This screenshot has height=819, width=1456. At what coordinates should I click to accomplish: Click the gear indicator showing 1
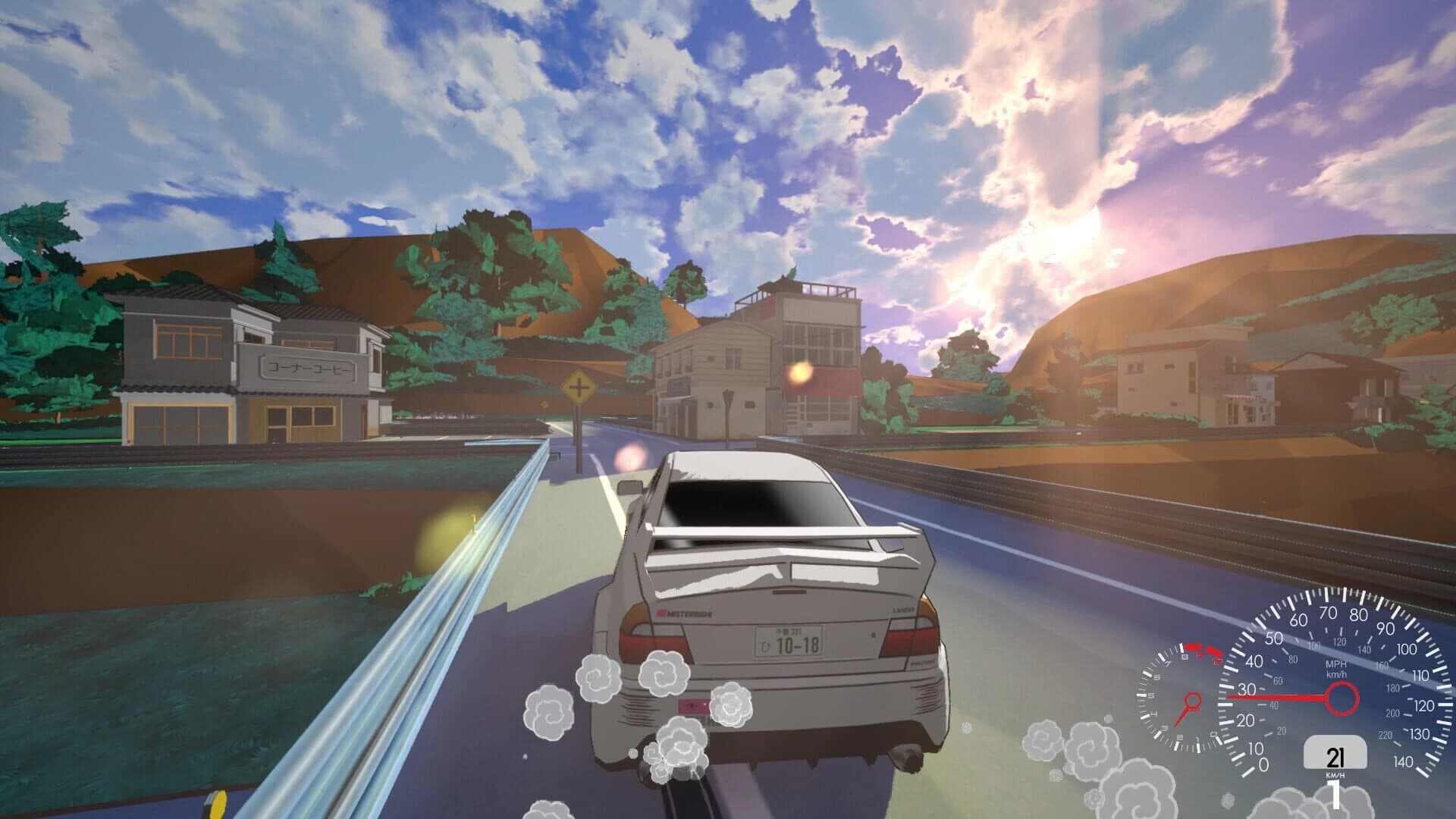(x=1335, y=794)
